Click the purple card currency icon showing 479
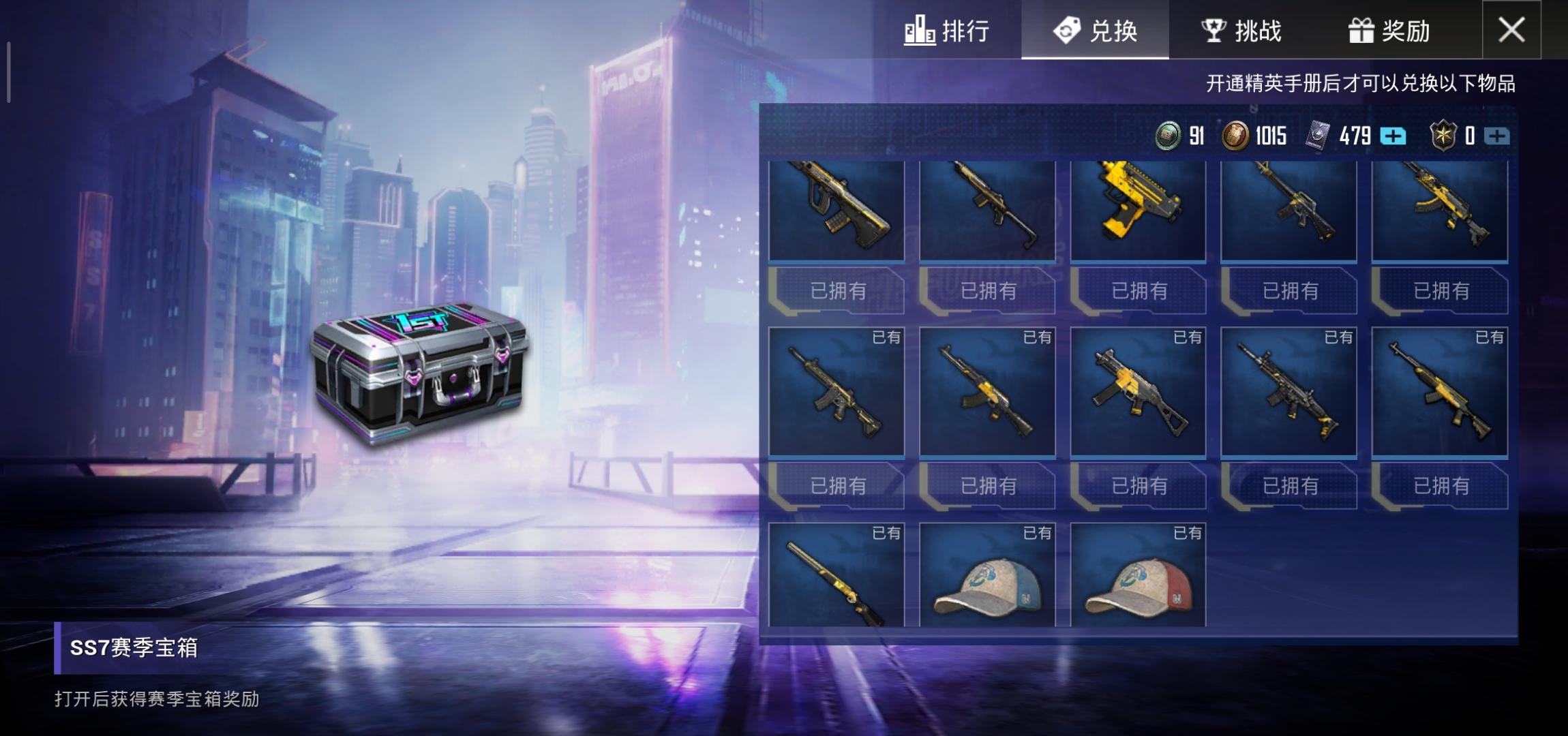Screen dimensions: 1568x736 [x=1319, y=136]
